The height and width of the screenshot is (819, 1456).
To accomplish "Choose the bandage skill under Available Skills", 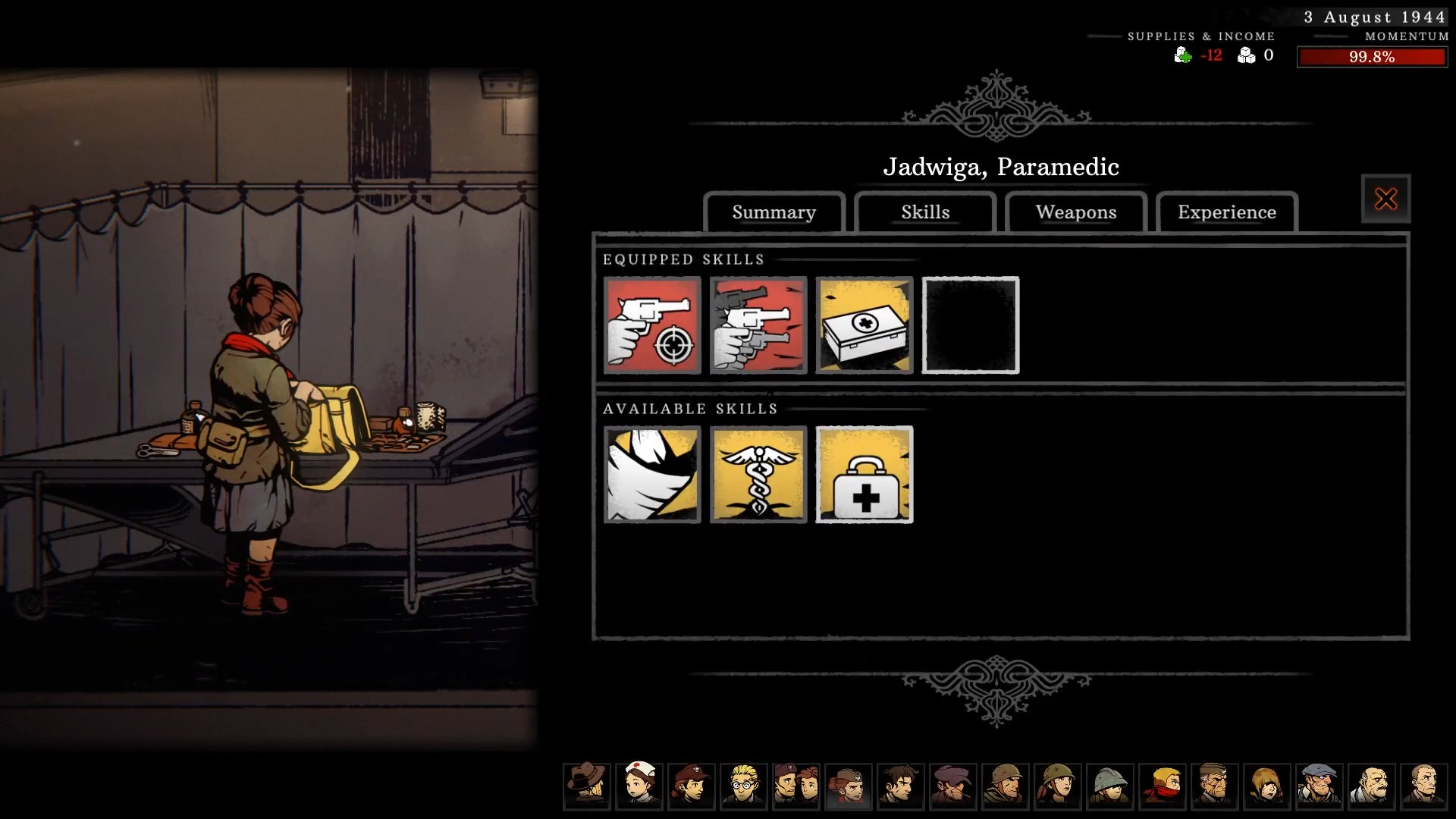I will pos(652,475).
